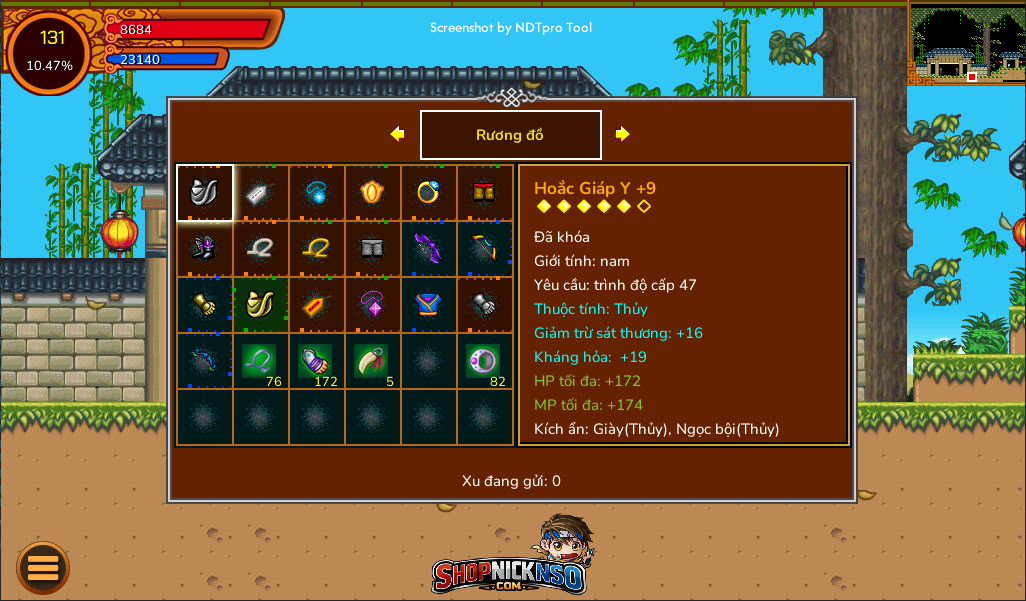Select the pink gem pendant slot
This screenshot has width=1026, height=601.
click(x=373, y=305)
